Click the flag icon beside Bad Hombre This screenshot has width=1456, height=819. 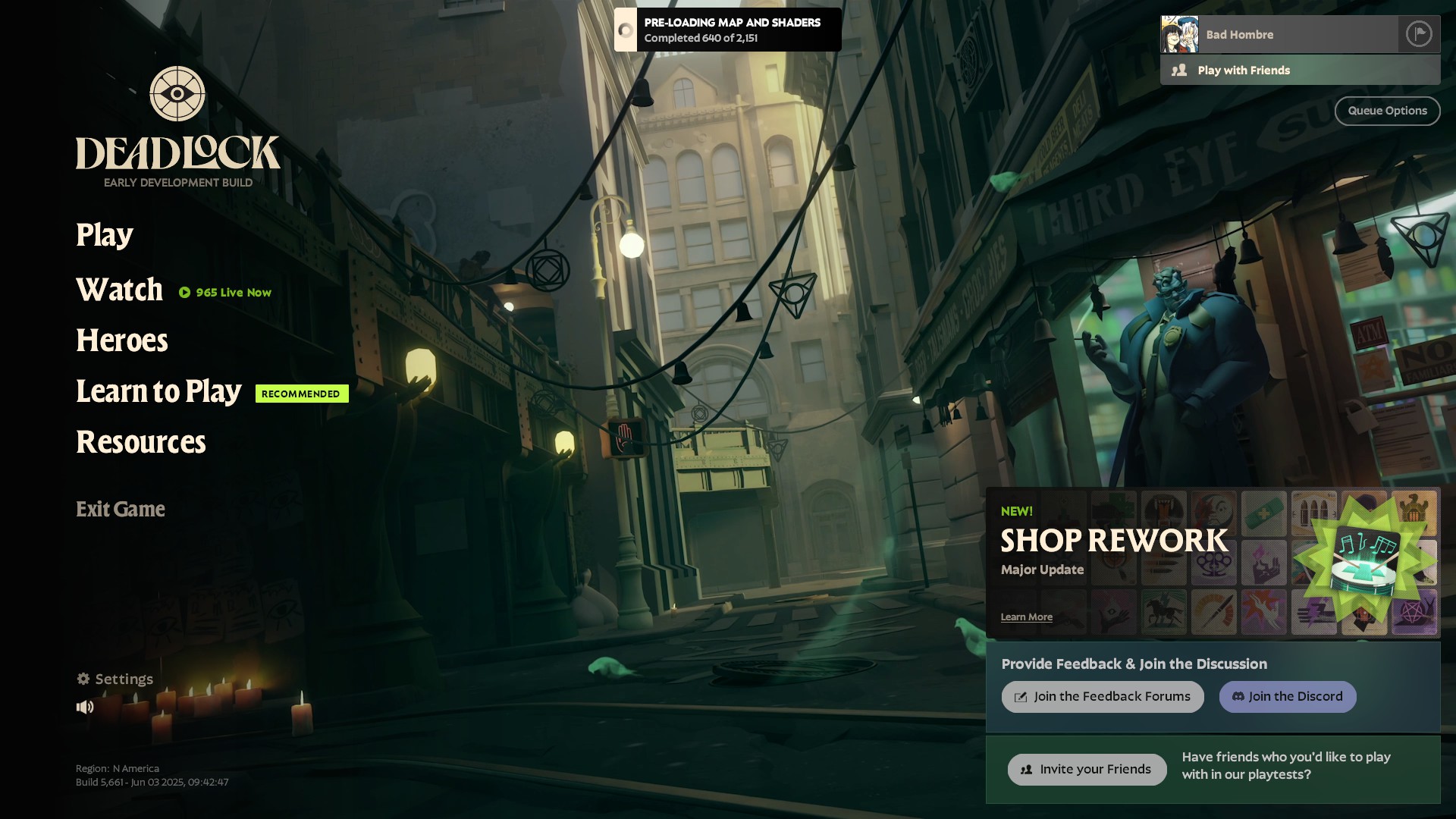tap(1418, 34)
